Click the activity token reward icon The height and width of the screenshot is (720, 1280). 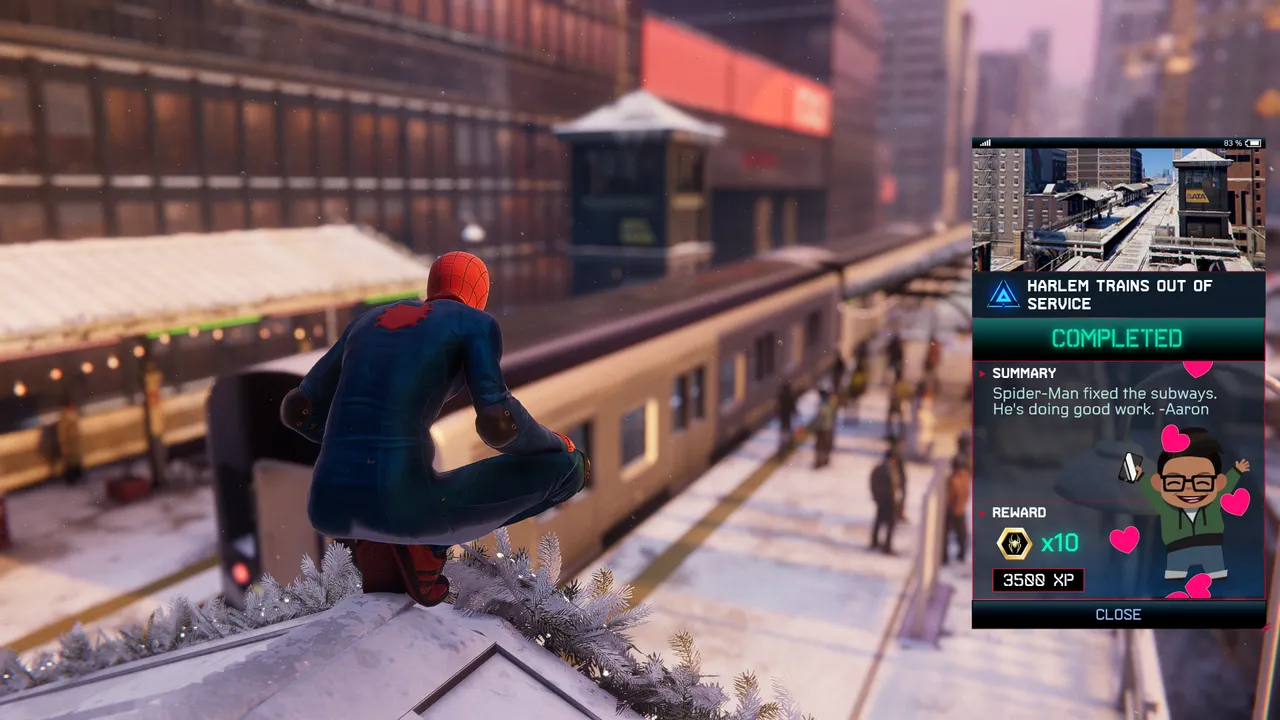pyautogui.click(x=1014, y=543)
